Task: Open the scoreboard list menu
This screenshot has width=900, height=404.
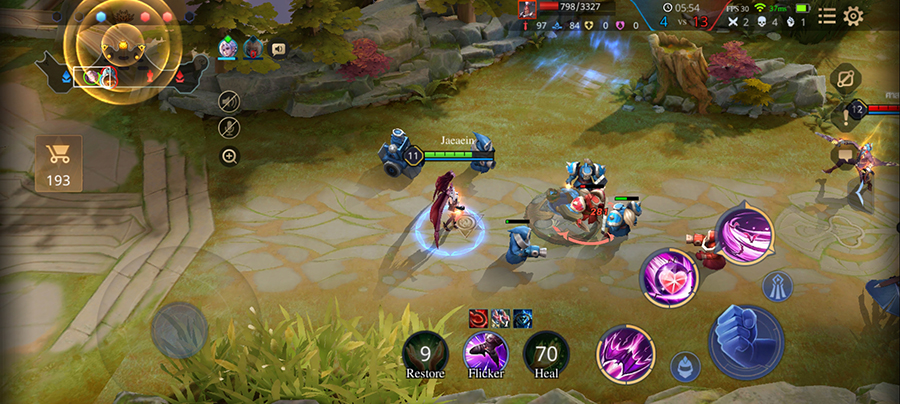Action: tap(827, 16)
